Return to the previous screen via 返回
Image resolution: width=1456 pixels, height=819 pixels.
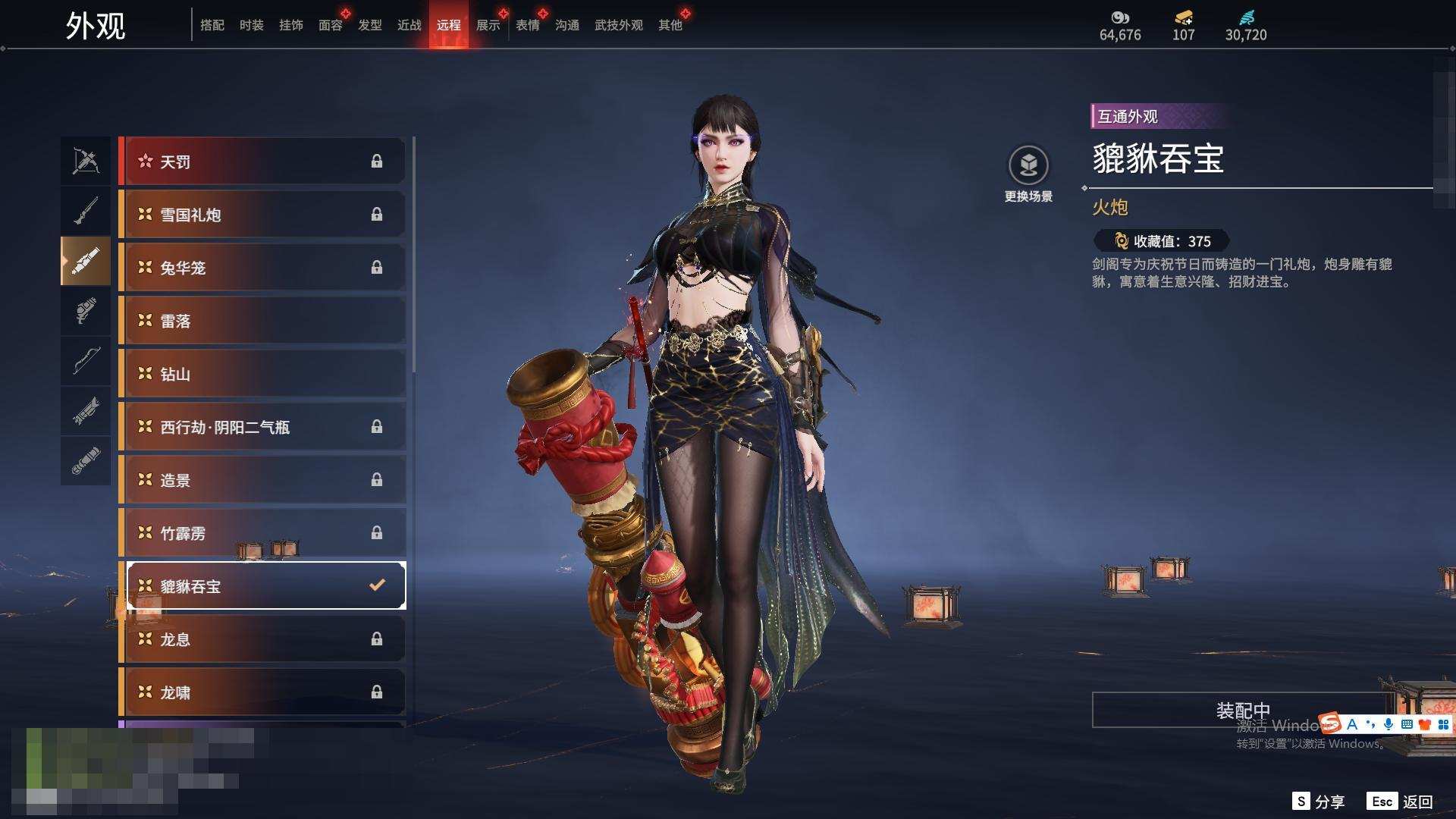pos(1400,802)
